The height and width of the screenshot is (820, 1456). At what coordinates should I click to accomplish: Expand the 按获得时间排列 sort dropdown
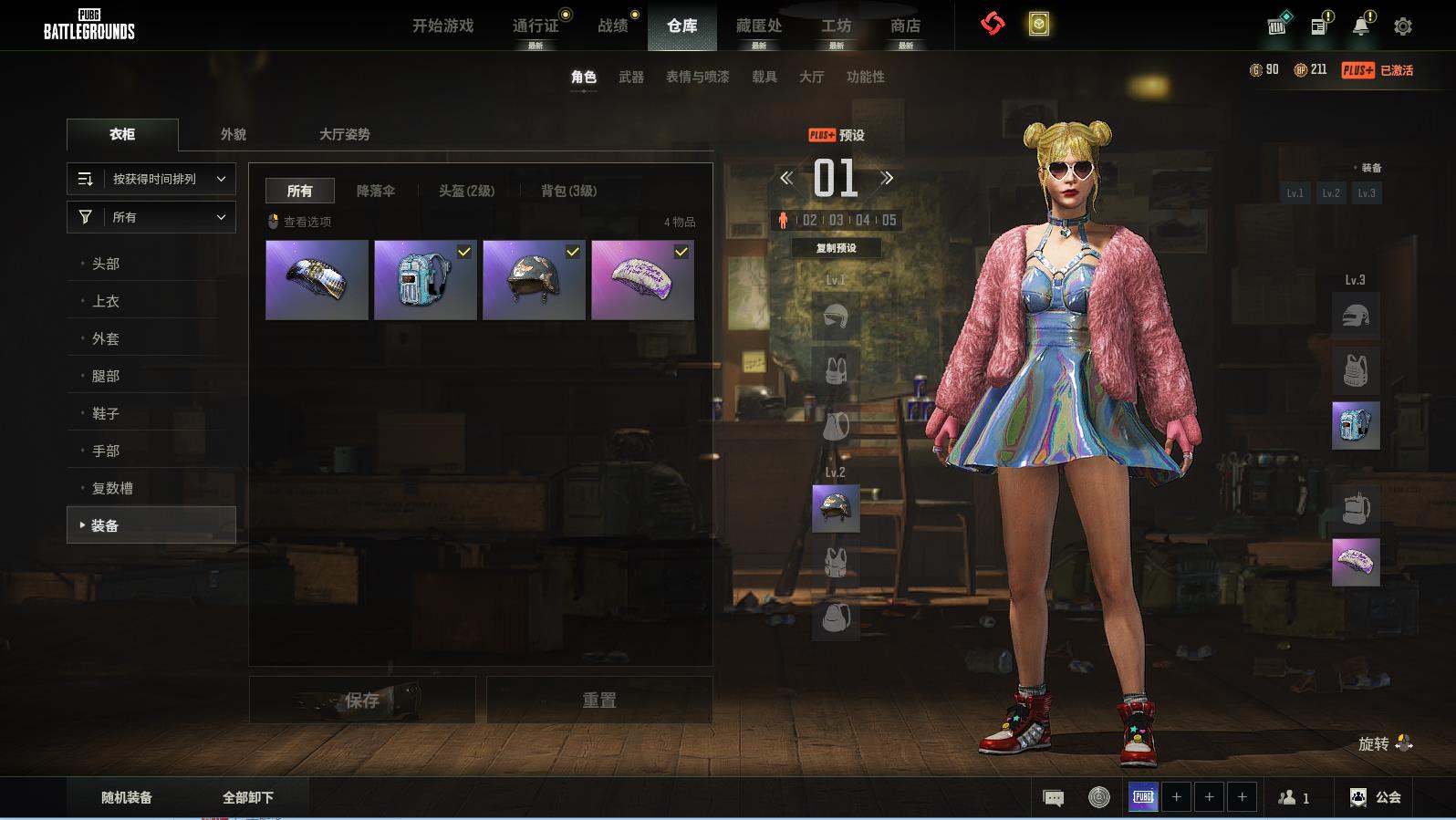click(151, 179)
